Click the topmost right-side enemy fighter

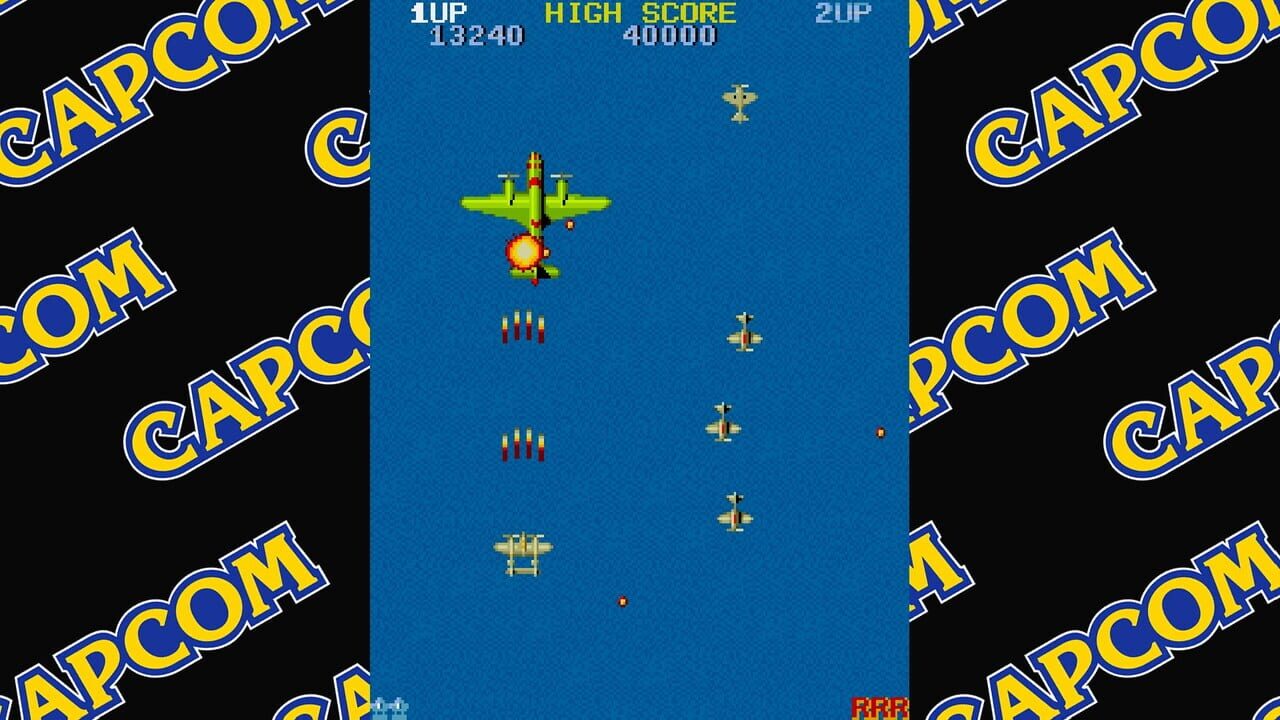point(745,330)
